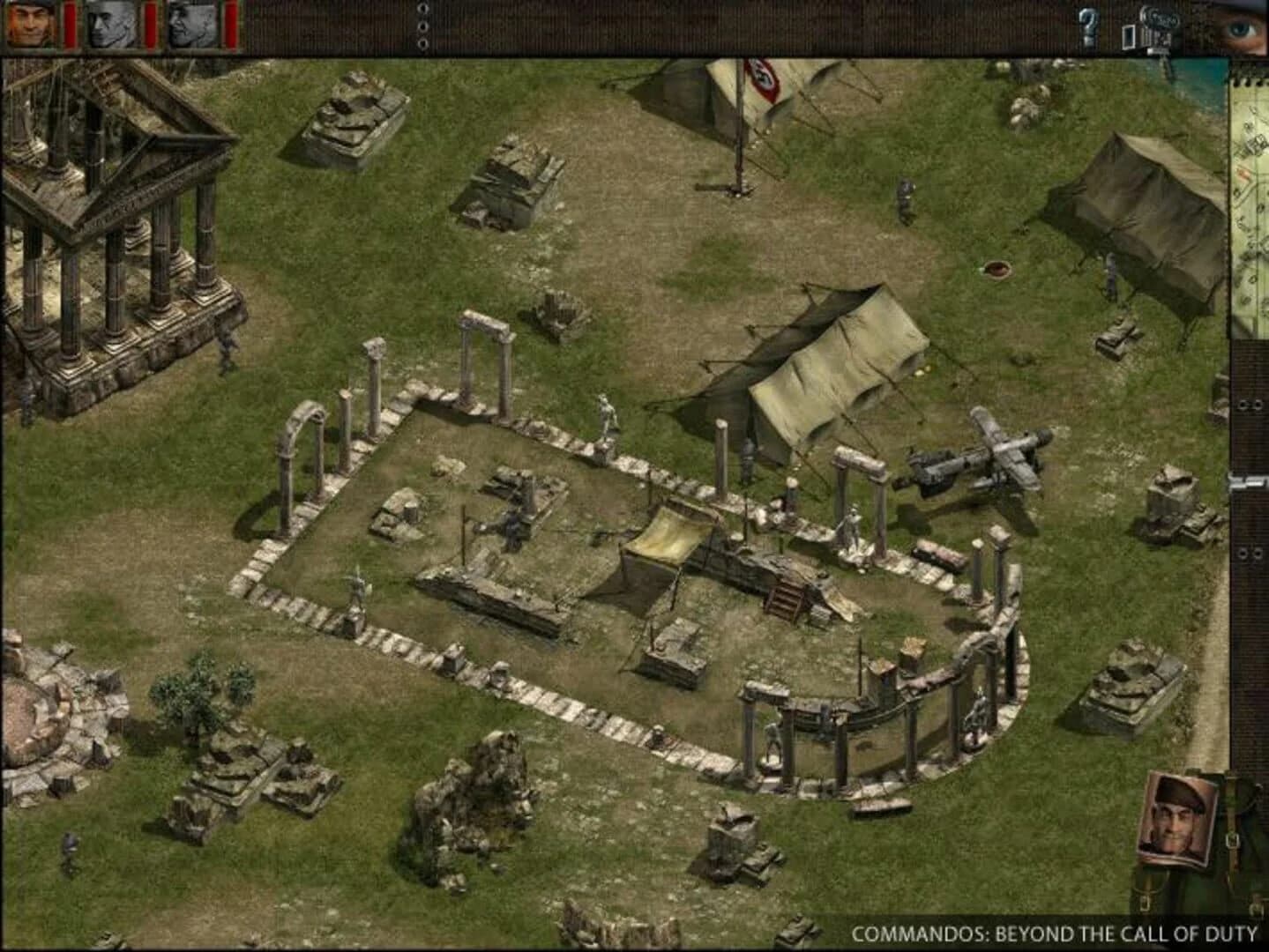Open the help question mark icon
This screenshot has height=952, width=1269.
[1089, 24]
